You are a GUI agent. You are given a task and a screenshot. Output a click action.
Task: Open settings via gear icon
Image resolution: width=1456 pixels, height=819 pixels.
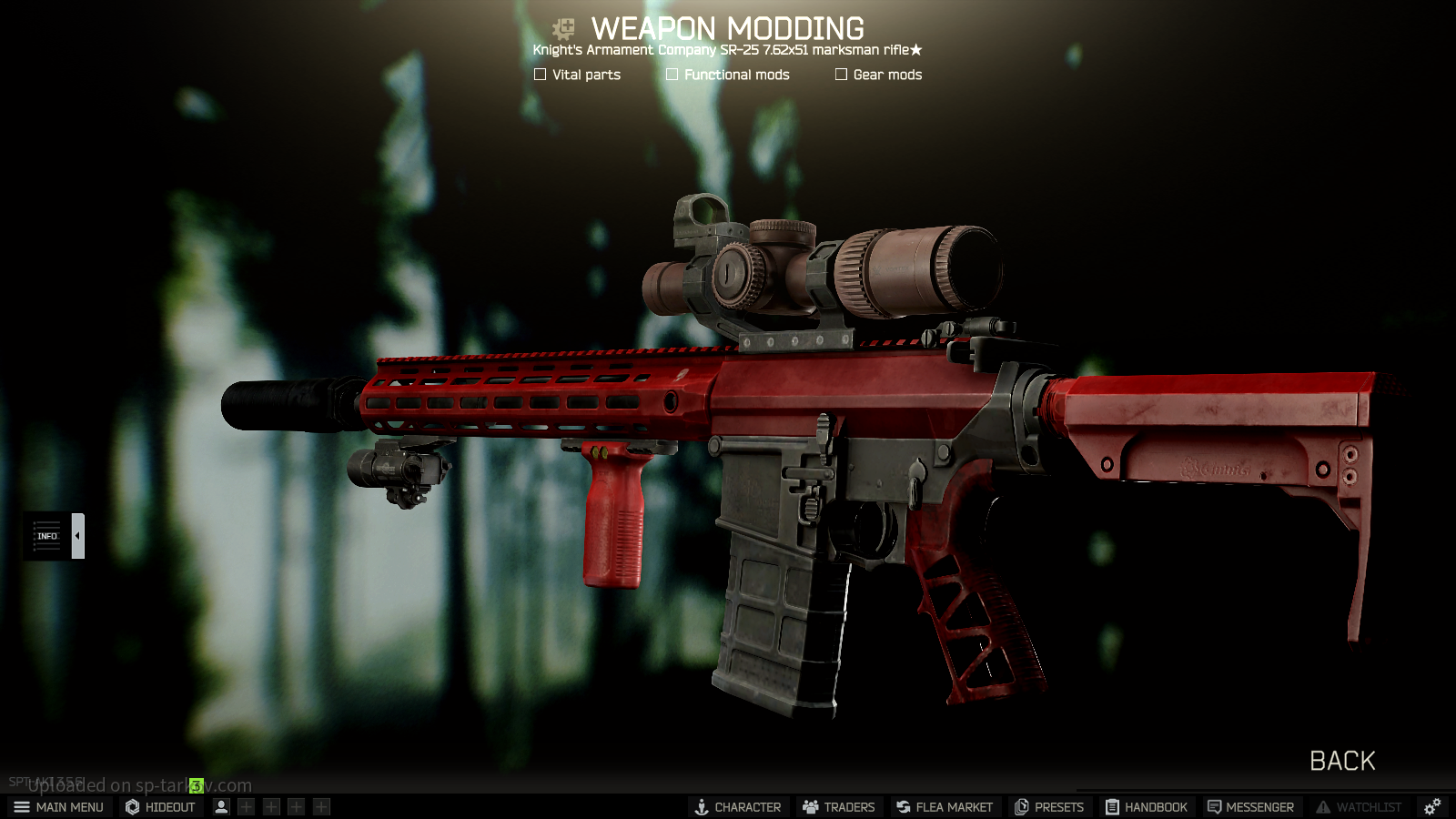point(1432,807)
